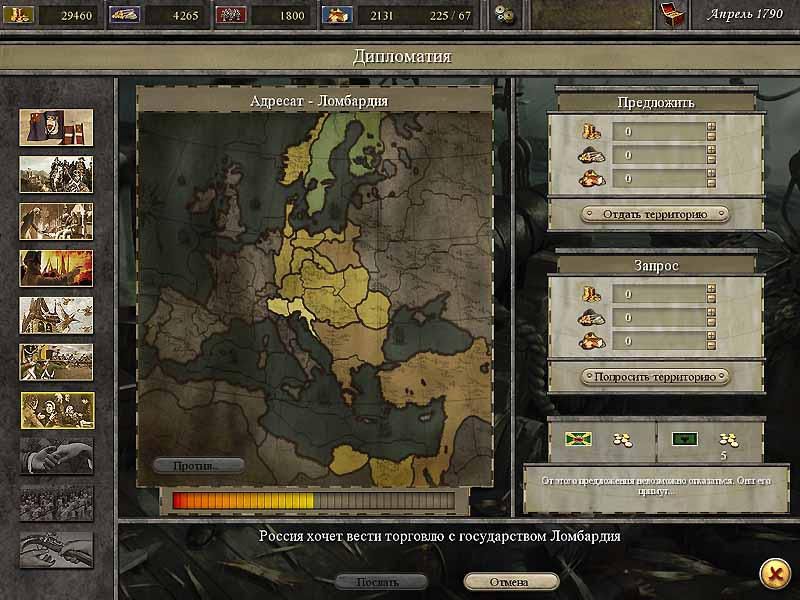Open the gears settings icon in top bar
800x600 pixels.
pos(507,15)
